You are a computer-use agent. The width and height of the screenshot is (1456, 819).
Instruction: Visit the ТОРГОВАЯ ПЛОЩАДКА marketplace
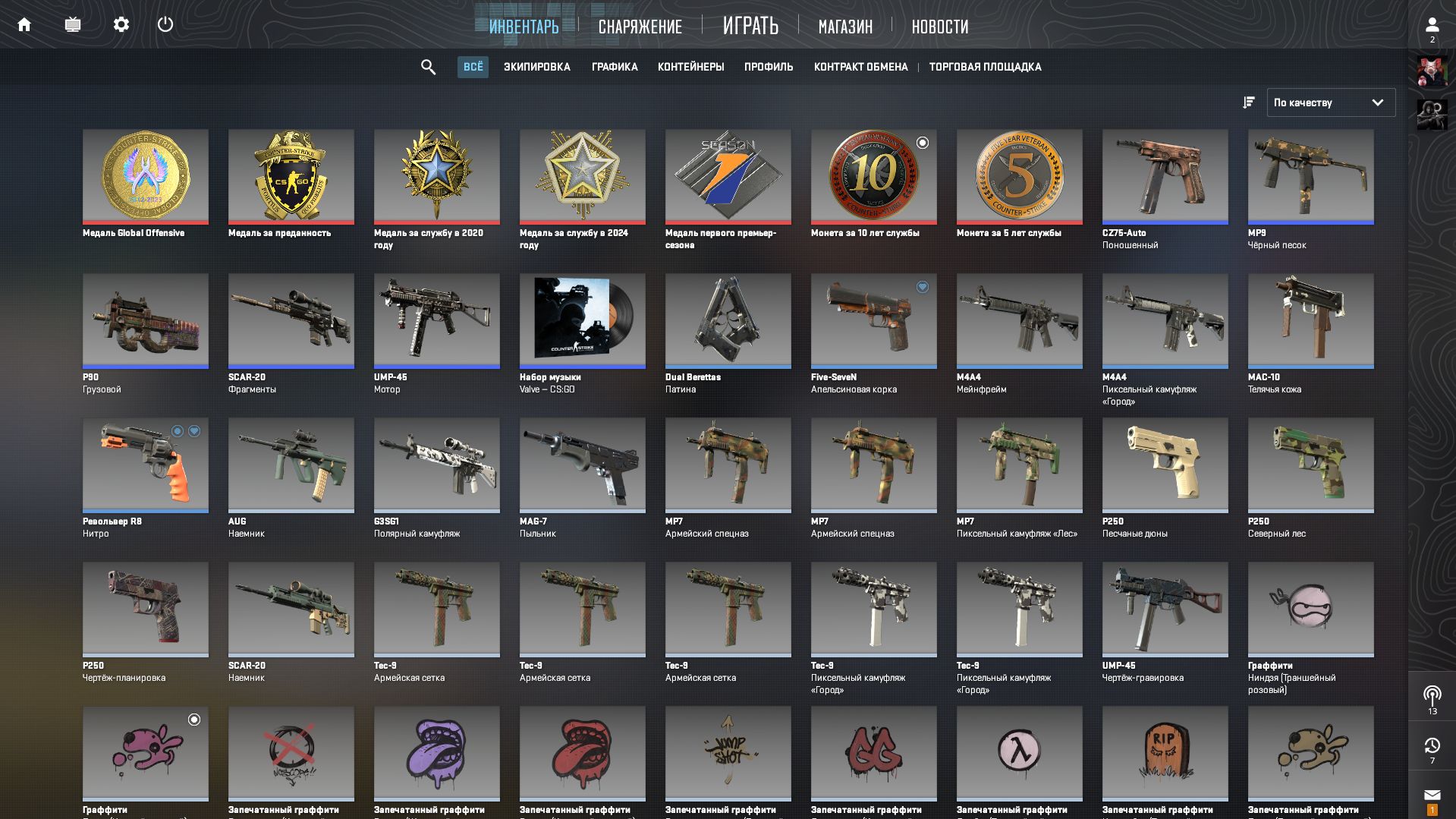coord(985,68)
